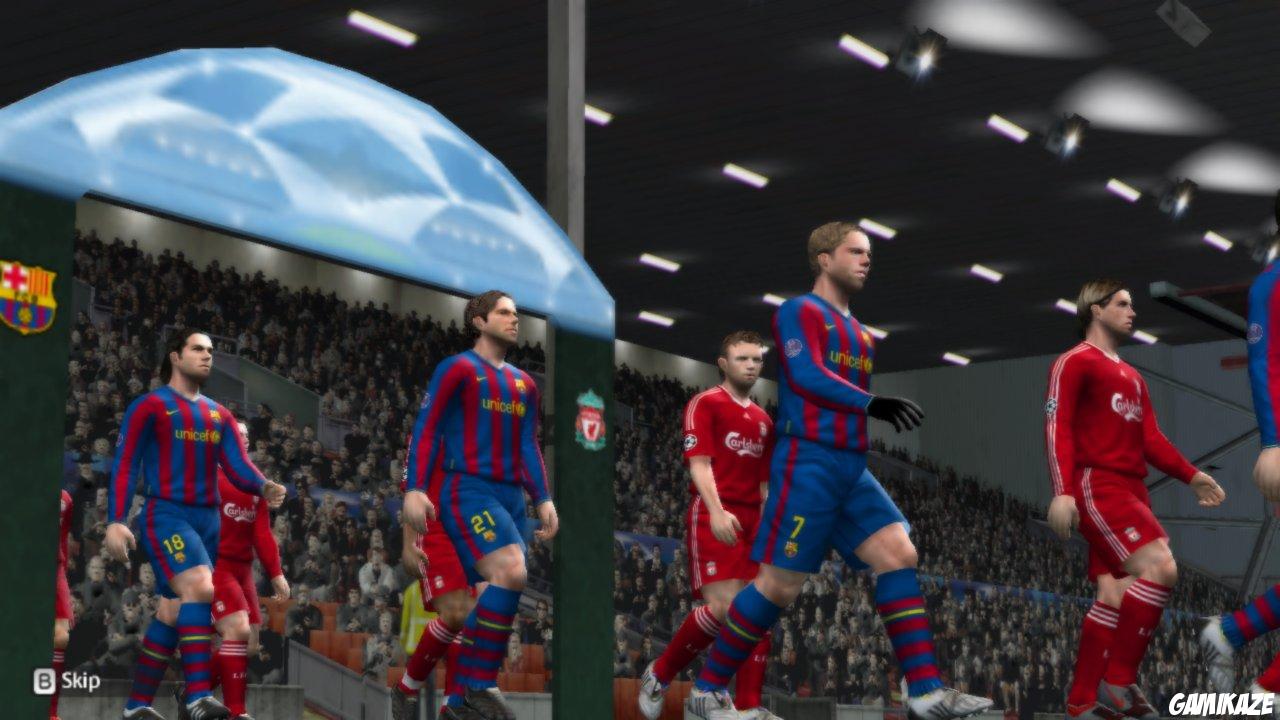Viewport: 1280px width, 720px height.
Task: Click the number 7 on the blue shorts
Action: pos(797,527)
